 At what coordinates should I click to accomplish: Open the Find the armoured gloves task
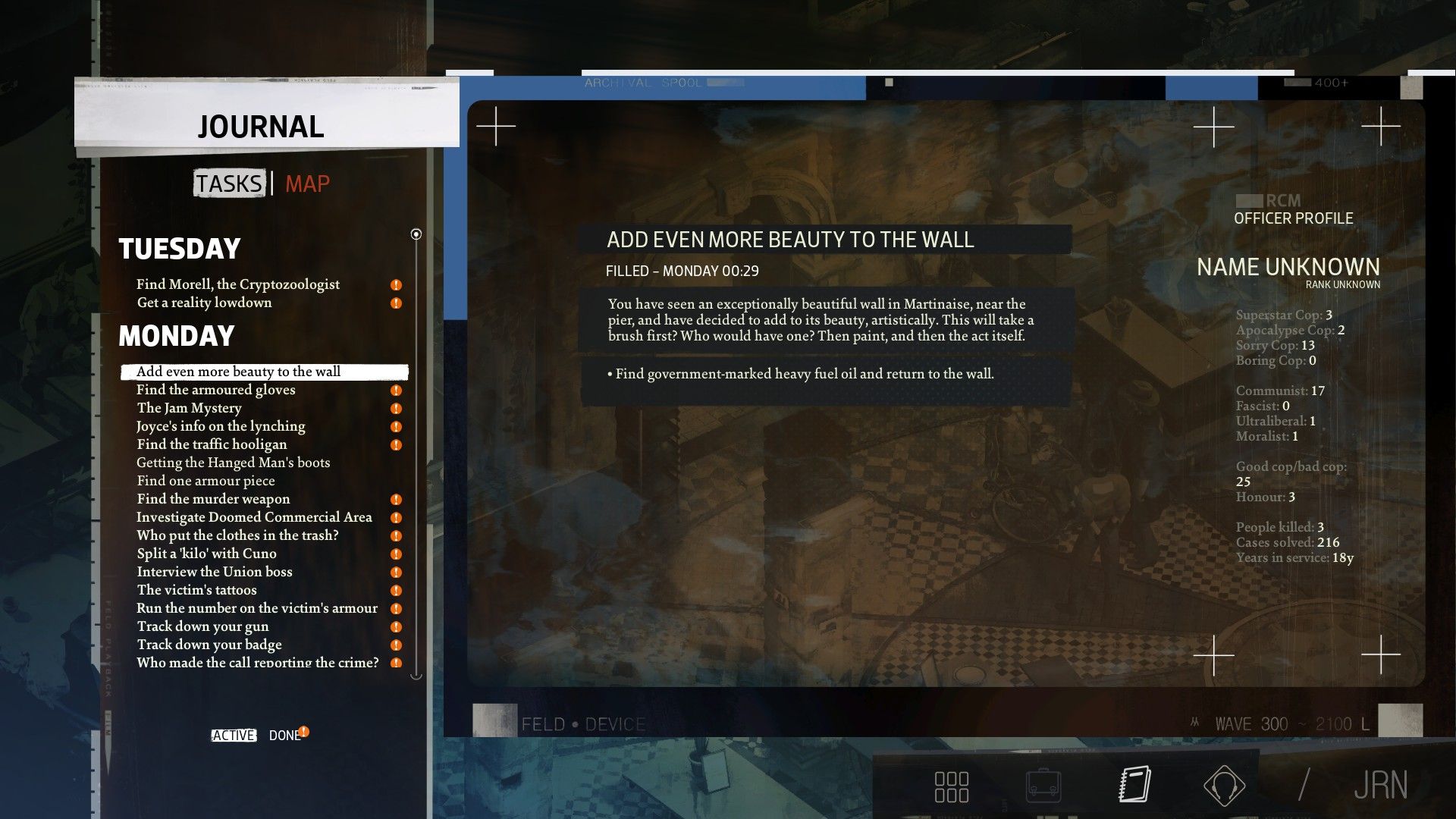coord(216,390)
